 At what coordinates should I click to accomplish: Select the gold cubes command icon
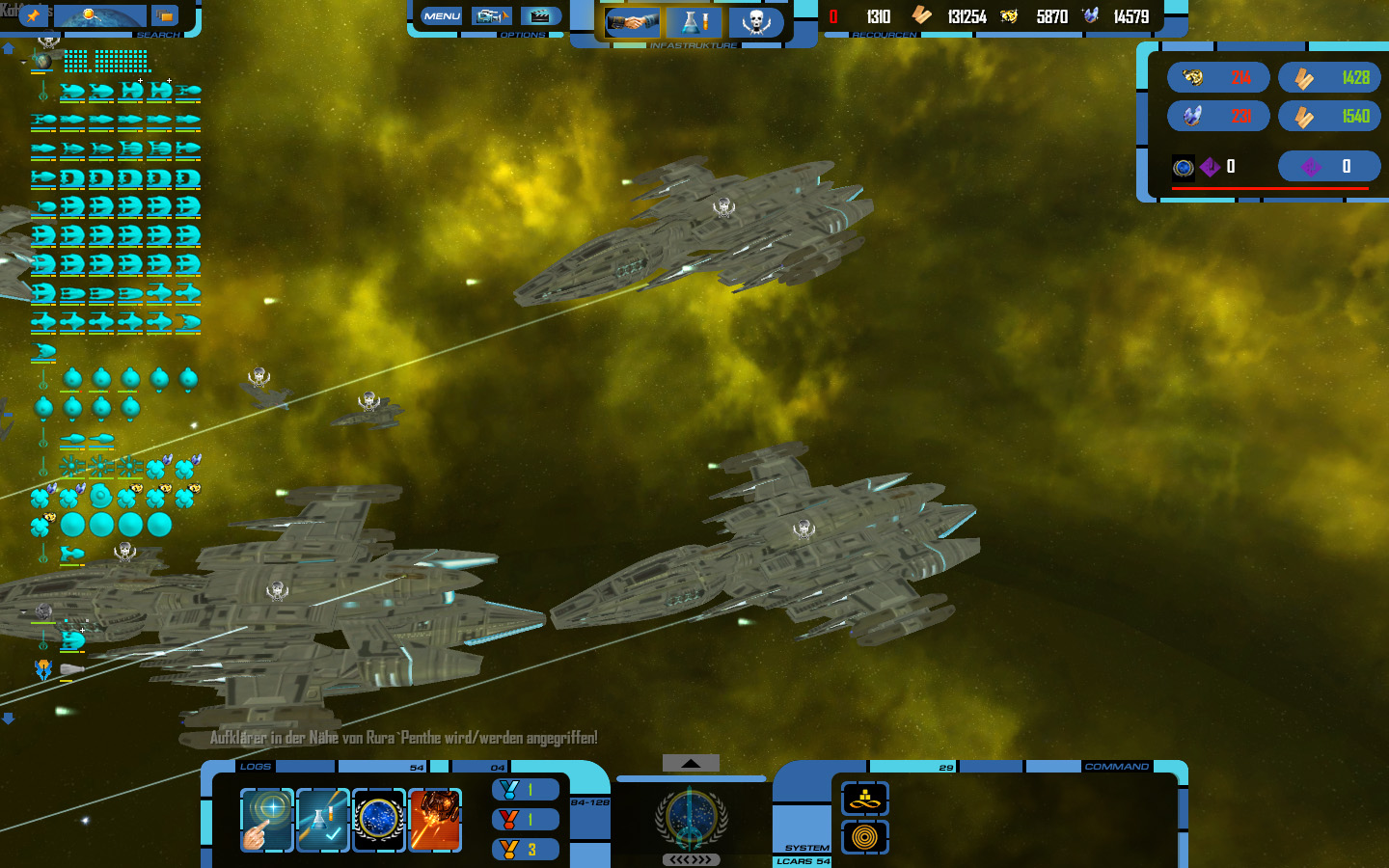pos(864,799)
